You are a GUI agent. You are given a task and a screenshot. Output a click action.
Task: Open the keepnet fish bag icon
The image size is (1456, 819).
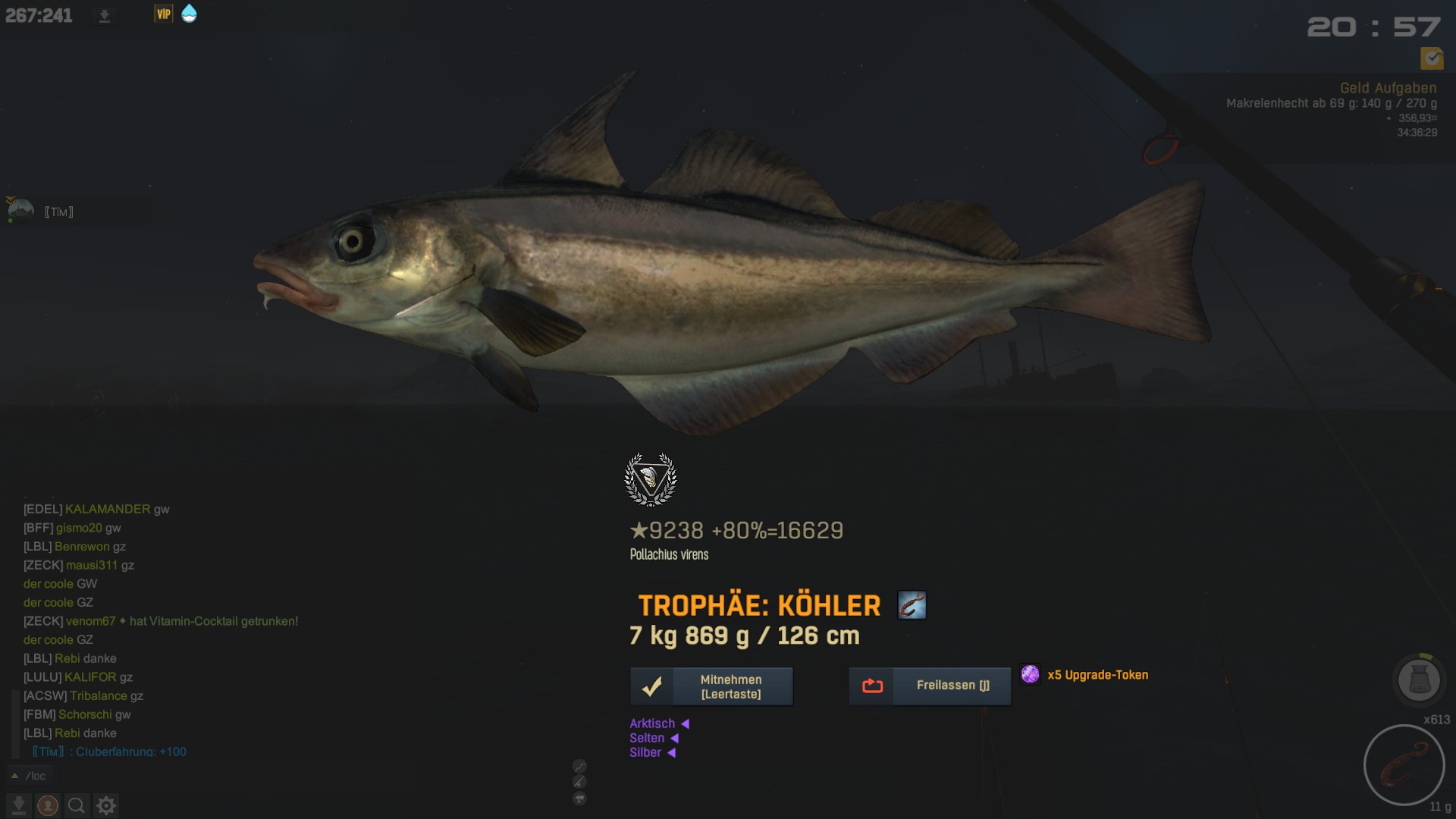coord(1418,679)
